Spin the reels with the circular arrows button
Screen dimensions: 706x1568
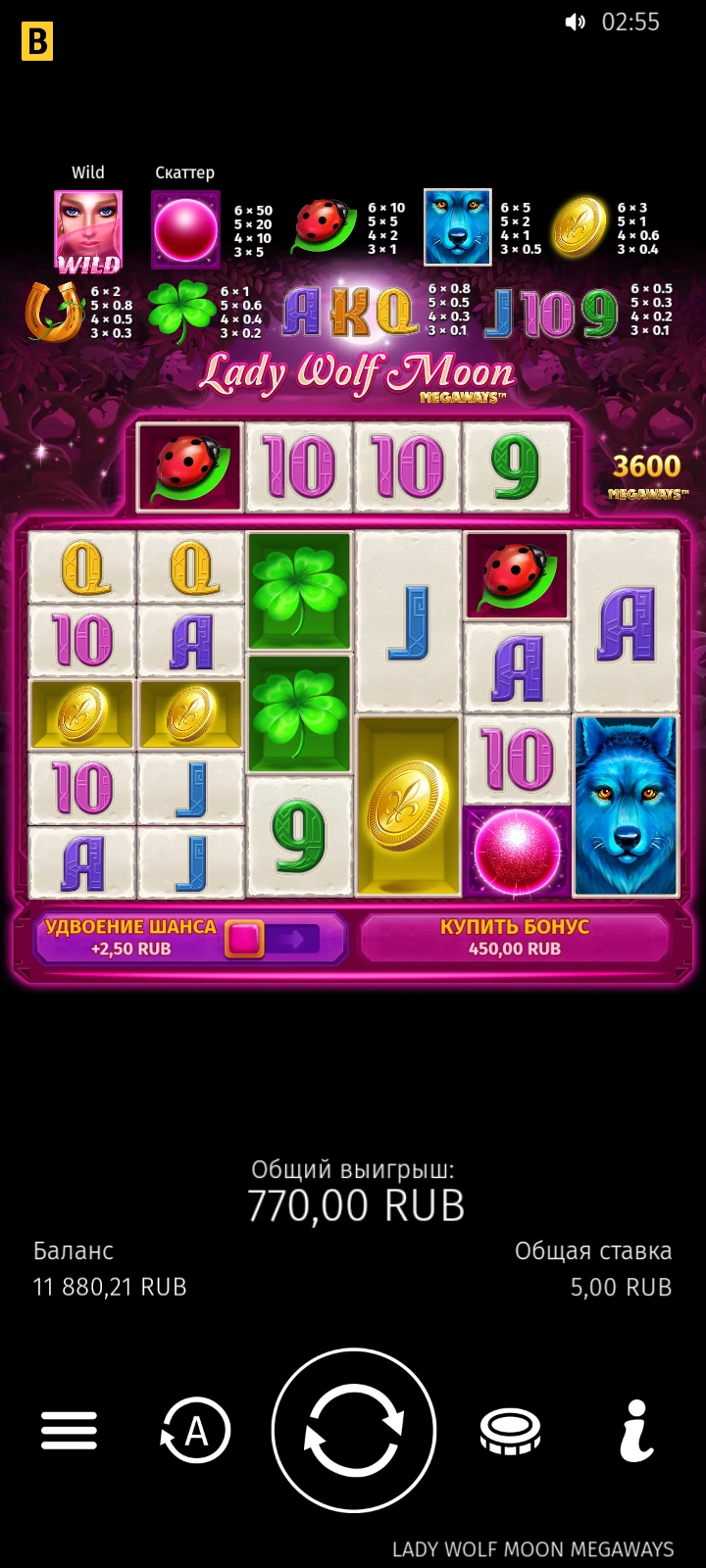tap(353, 1430)
